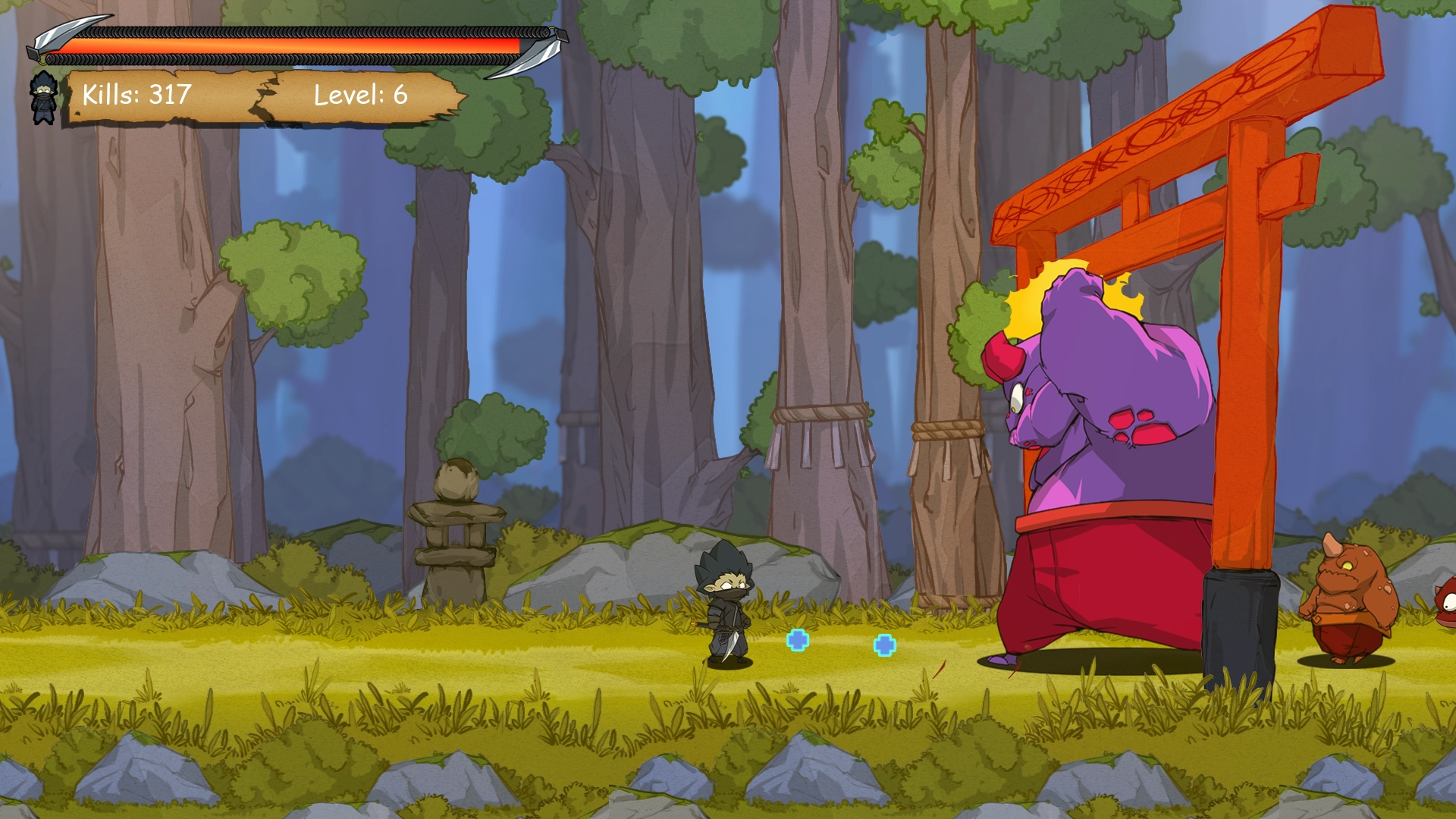
Task: Click the Level: 6 label
Action: click(x=359, y=93)
